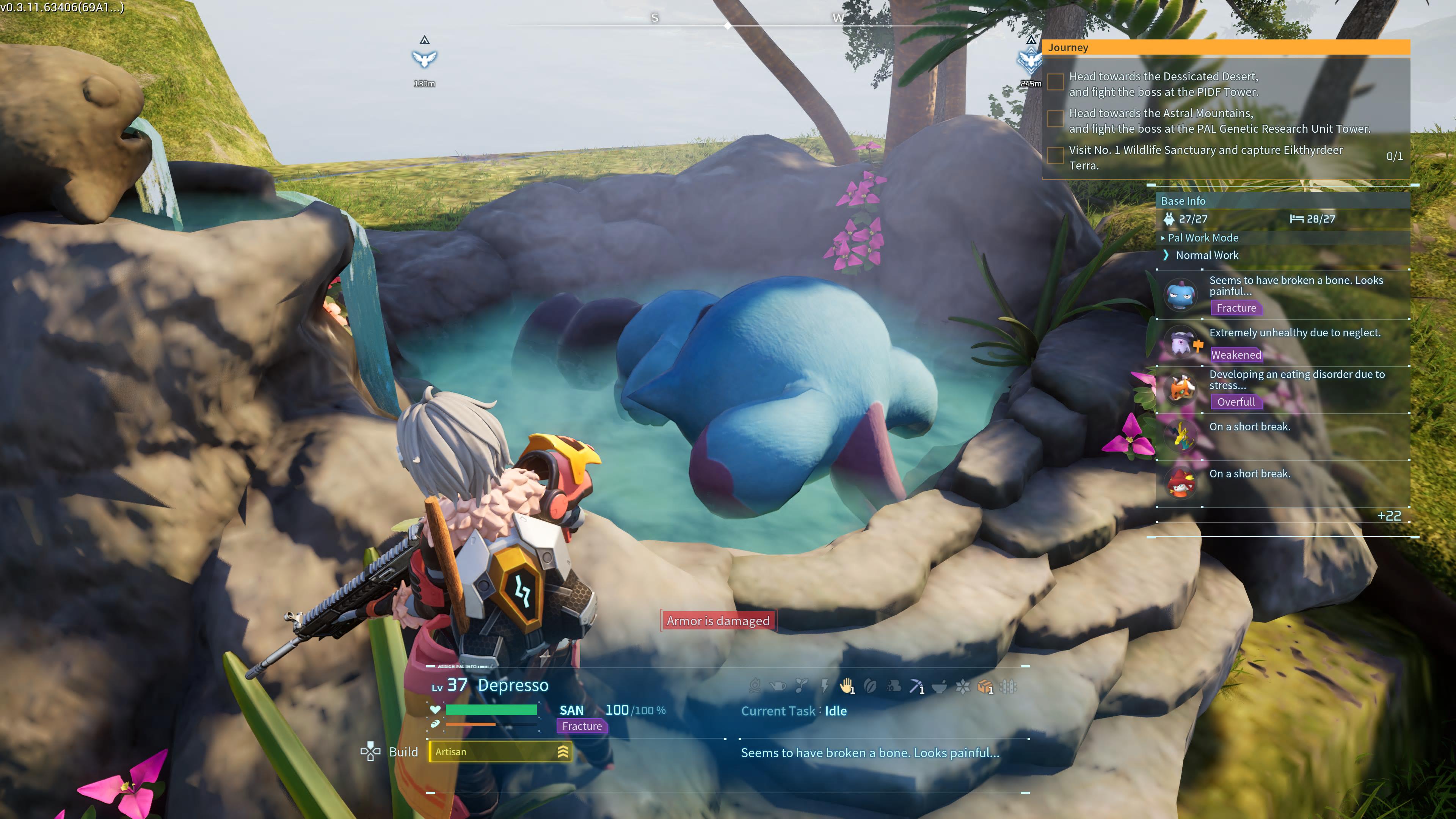Click the mining pickaxe icon
This screenshot has width=1456, height=819.
click(916, 687)
